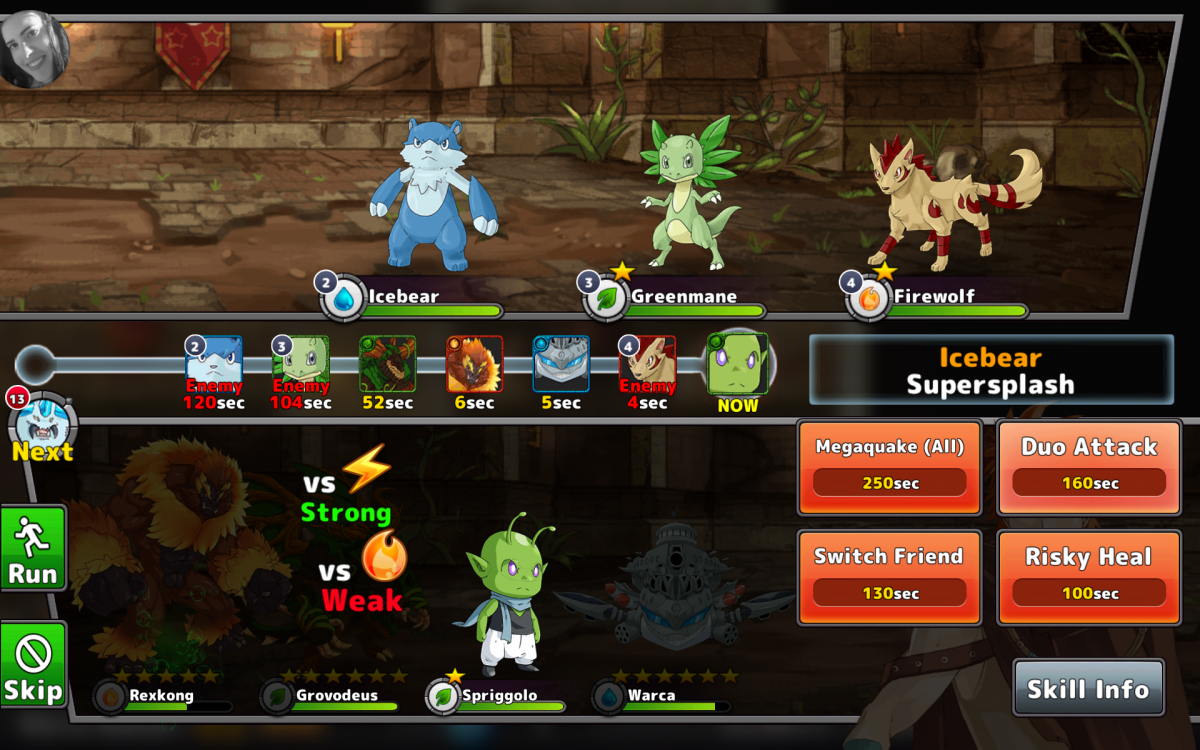Target the enemy Icebear nameplate
Image resolution: width=1200 pixels, height=750 pixels.
pos(410,297)
